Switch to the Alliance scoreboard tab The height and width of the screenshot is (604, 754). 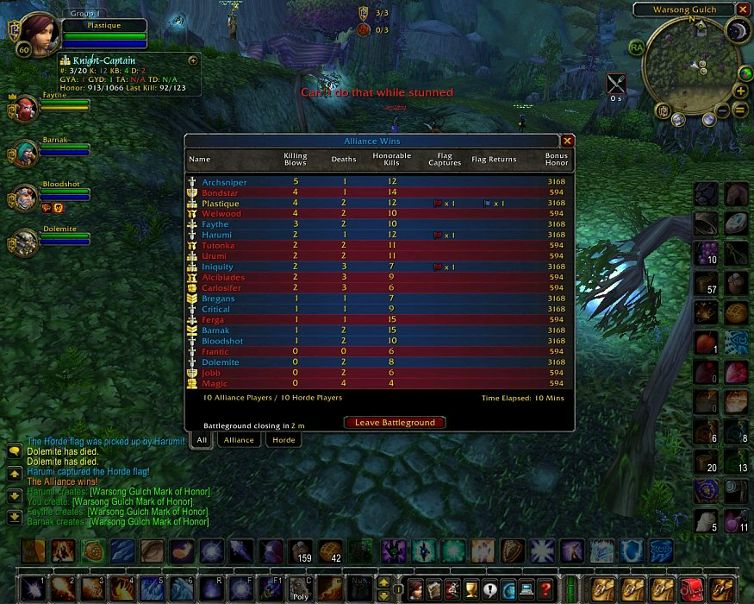[x=239, y=440]
